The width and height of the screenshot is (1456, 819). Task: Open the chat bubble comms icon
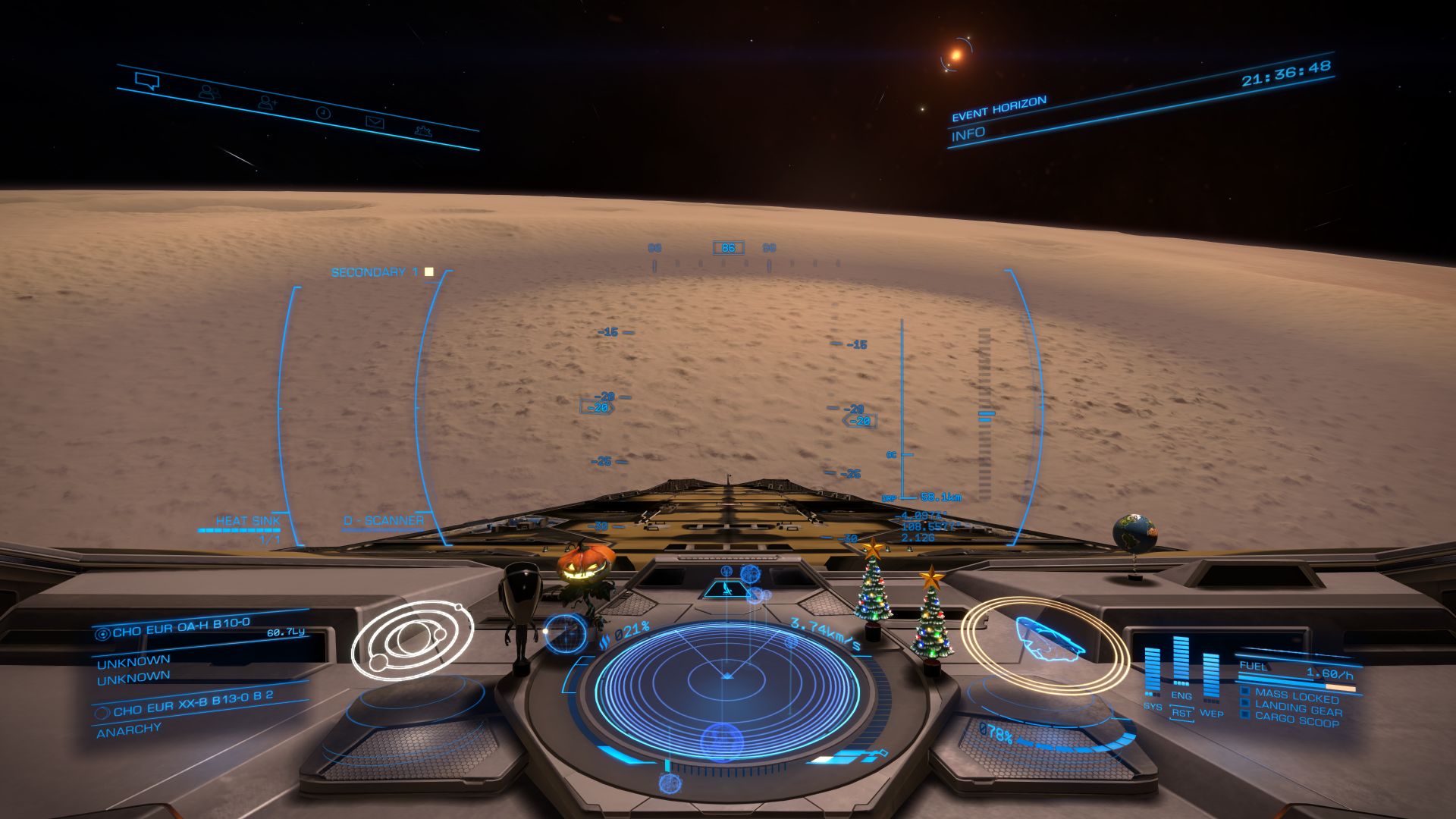click(147, 80)
